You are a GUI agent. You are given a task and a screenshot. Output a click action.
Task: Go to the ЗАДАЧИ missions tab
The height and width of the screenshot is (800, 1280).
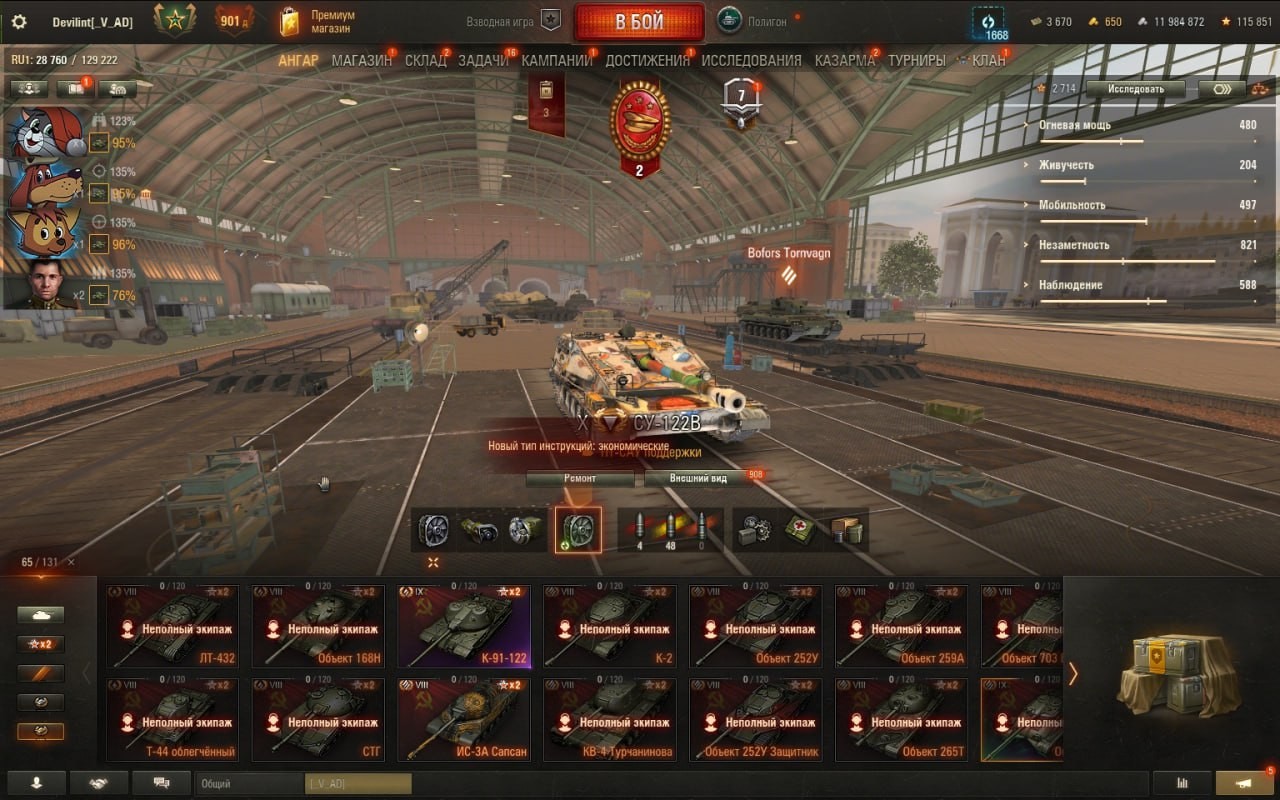coord(484,60)
